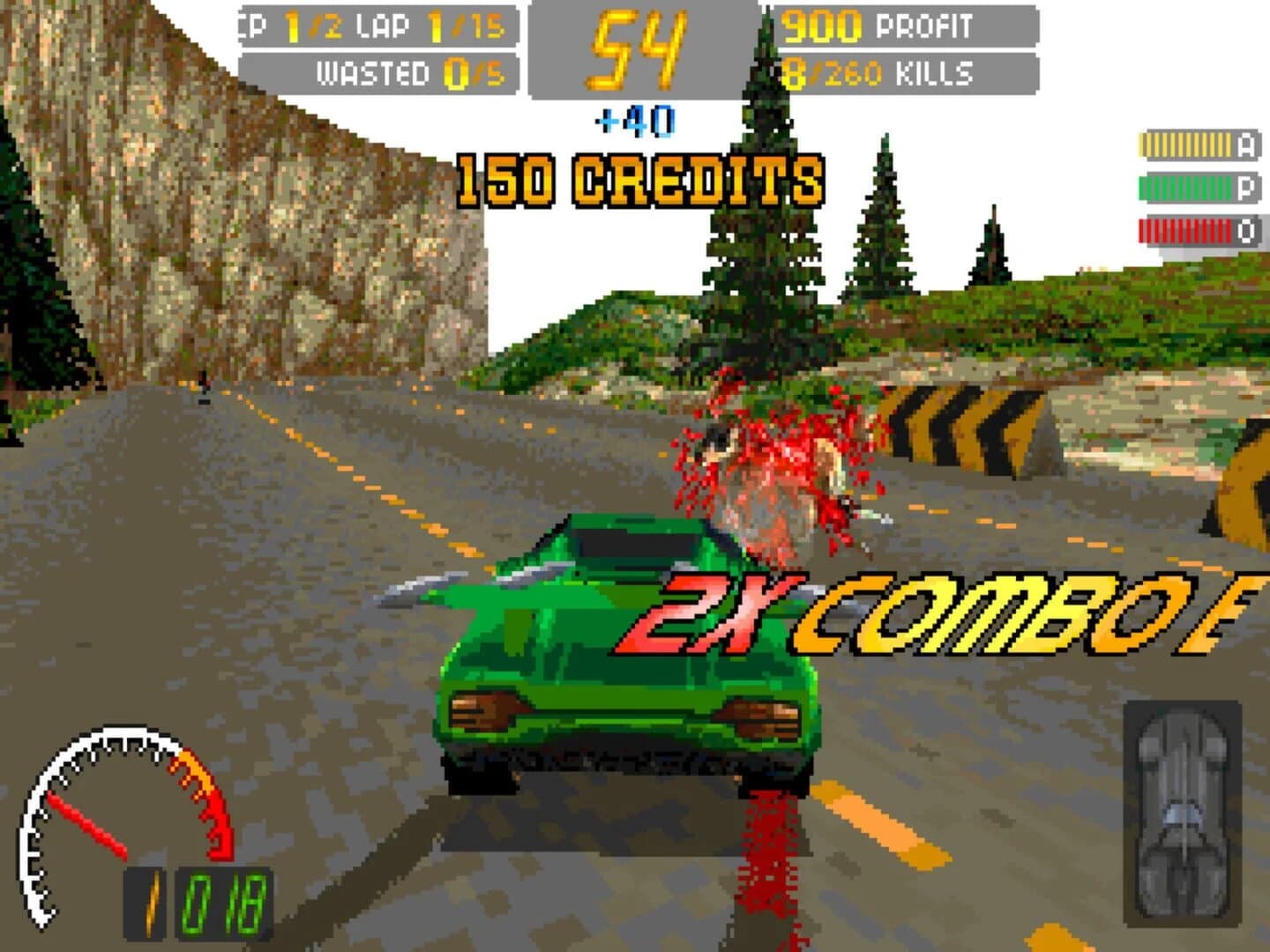
Task: Select the digital speed readout under the gauge
Action: pos(198,899)
